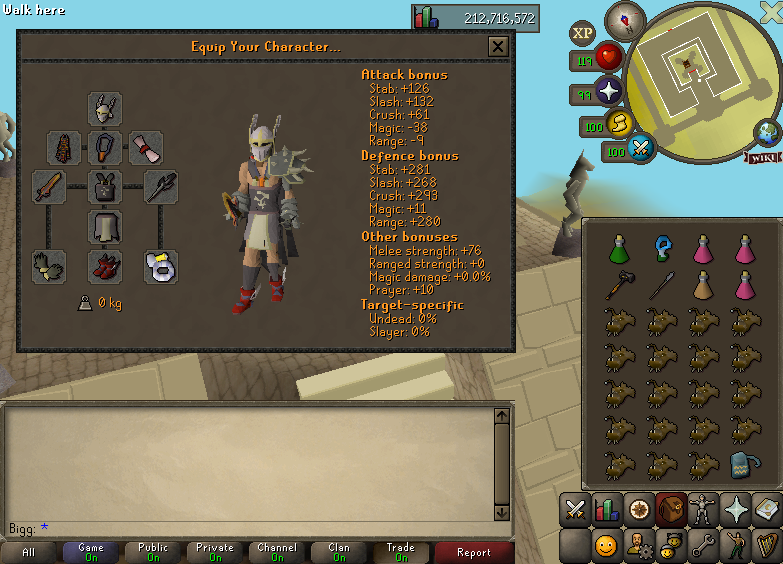Click the compass to face north
This screenshot has width=783, height=564.
click(x=632, y=18)
